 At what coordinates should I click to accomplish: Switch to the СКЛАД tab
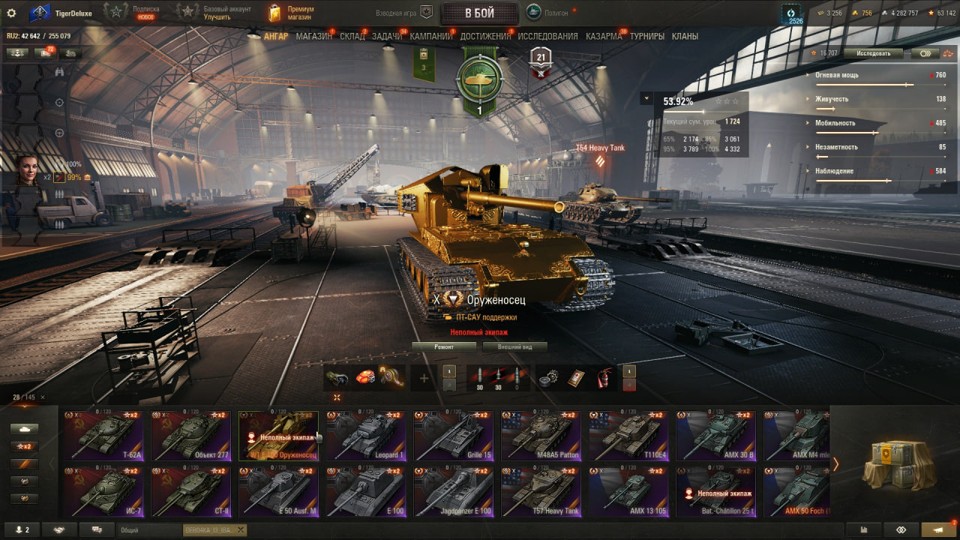[352, 36]
